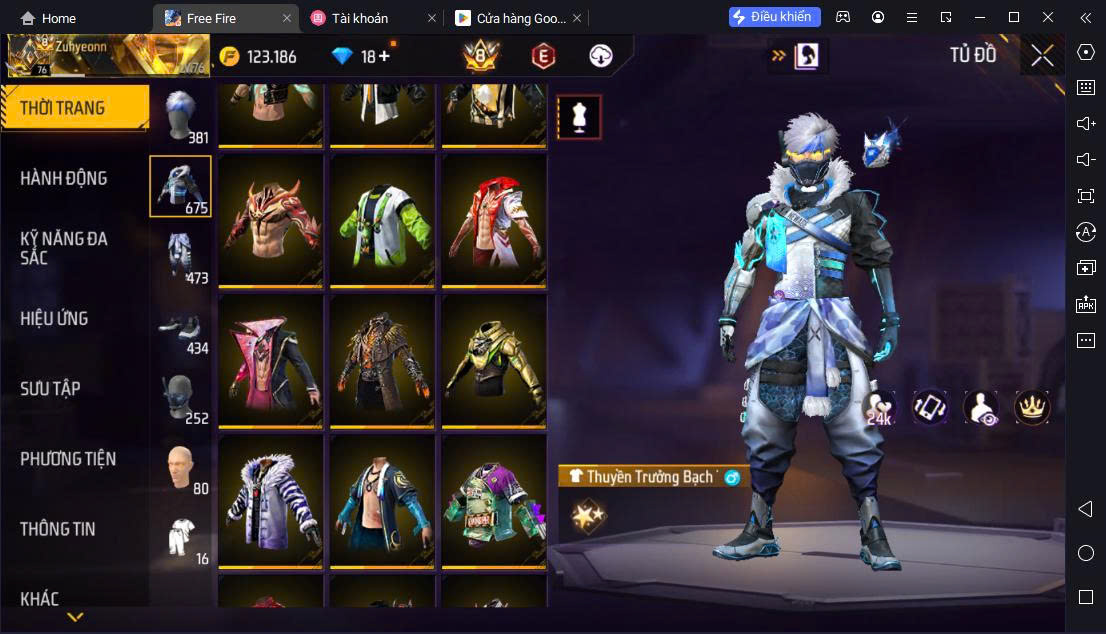This screenshot has height=634, width=1106.
Task: Close the wardrobe with the X button
Action: click(1042, 55)
